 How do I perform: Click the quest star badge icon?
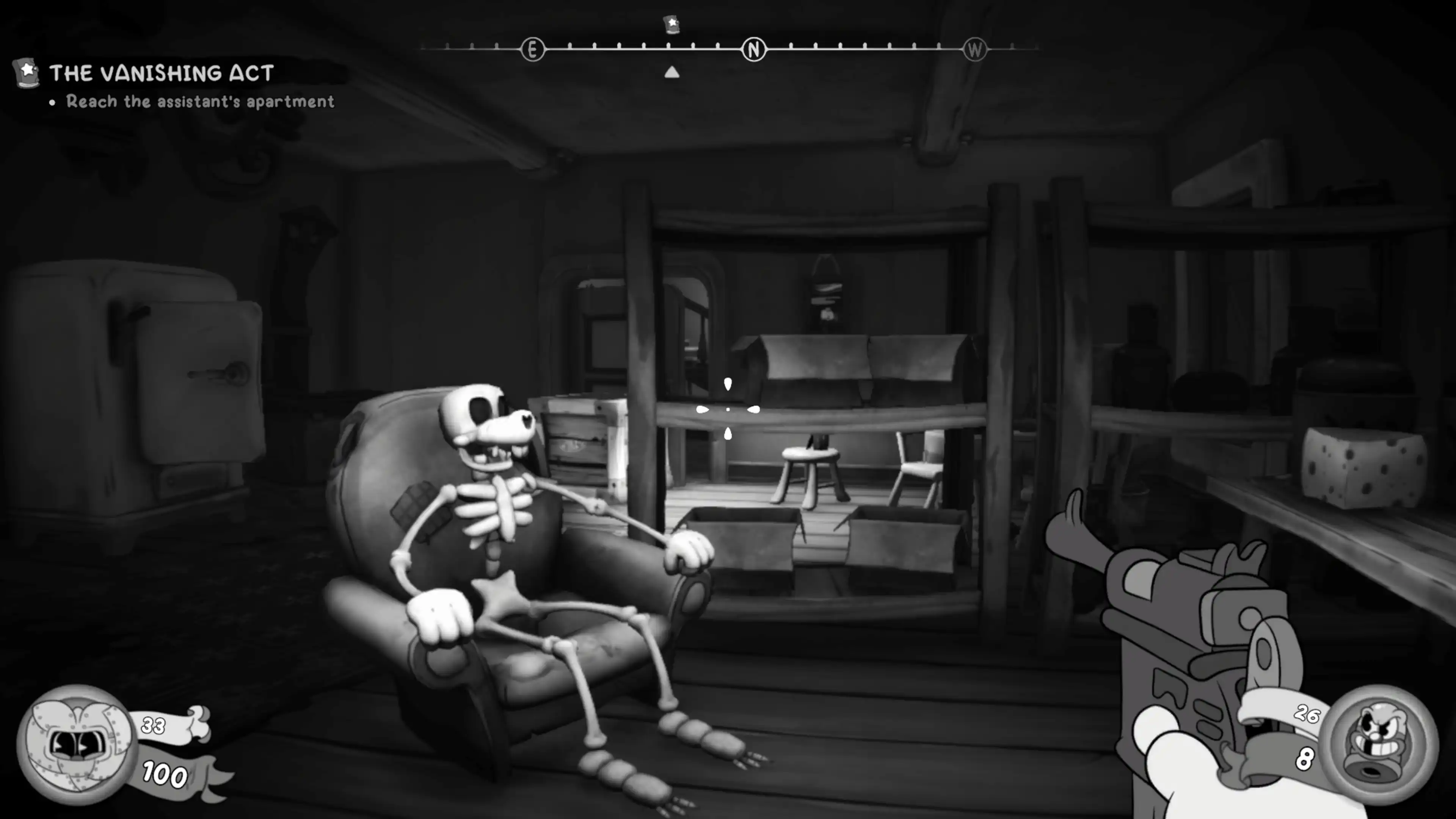point(27,73)
